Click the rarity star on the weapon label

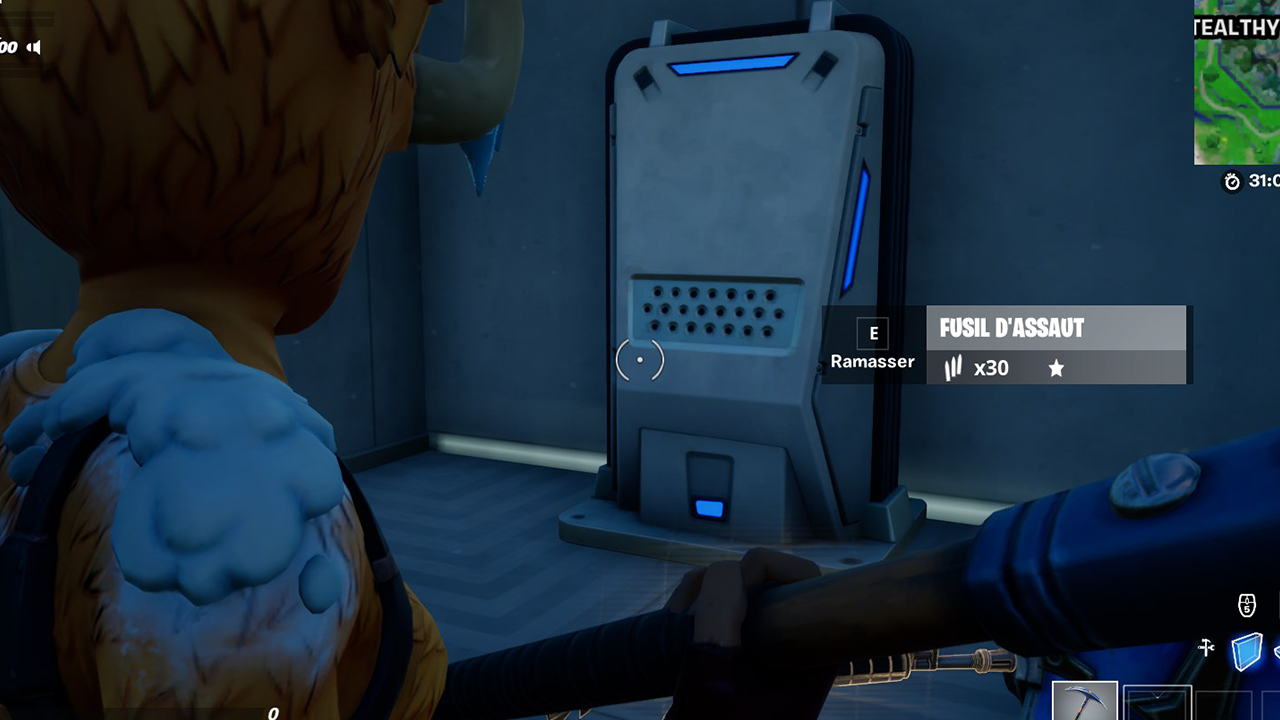tap(1057, 369)
